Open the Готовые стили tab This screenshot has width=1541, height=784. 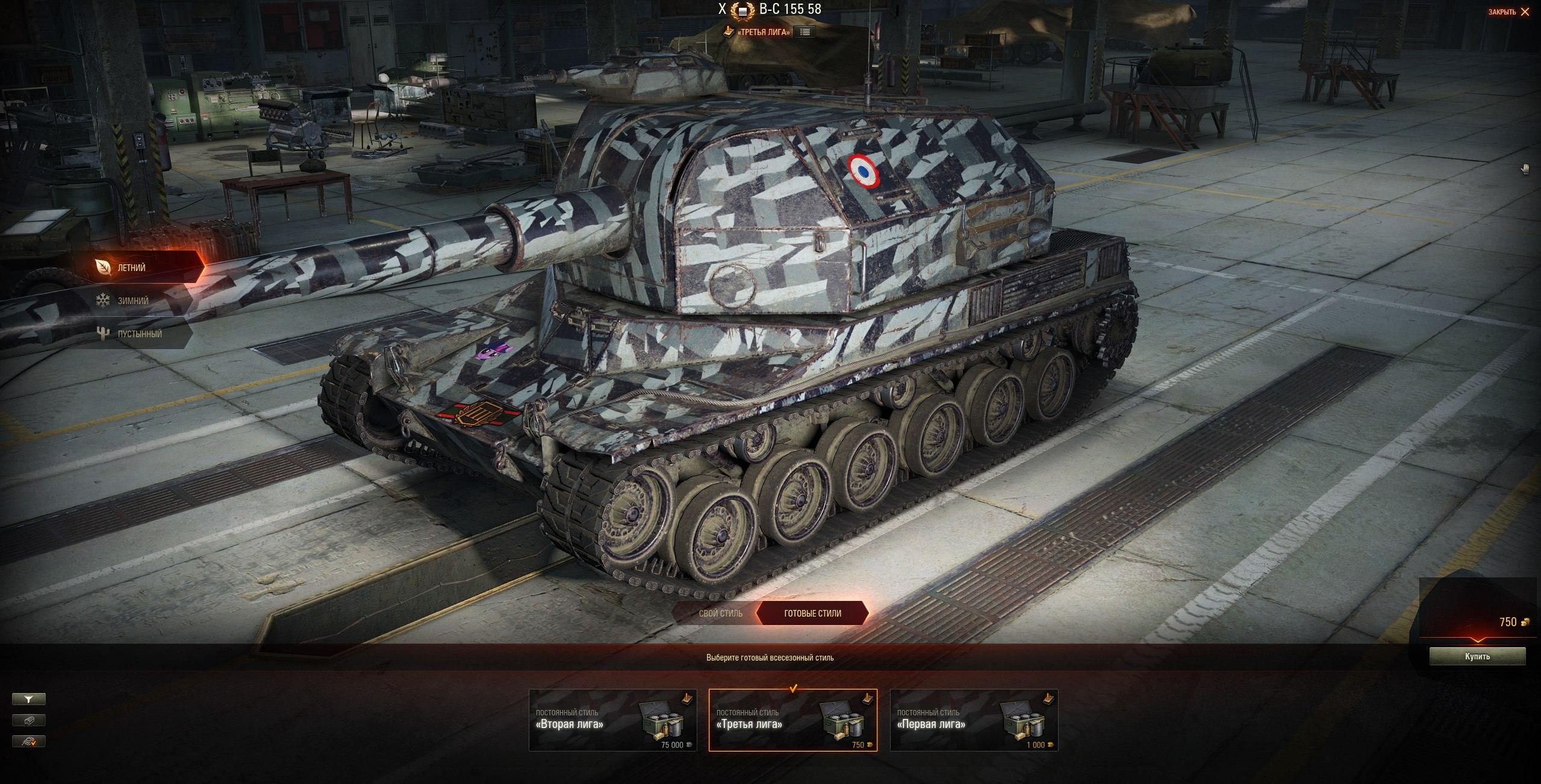pyautogui.click(x=812, y=613)
